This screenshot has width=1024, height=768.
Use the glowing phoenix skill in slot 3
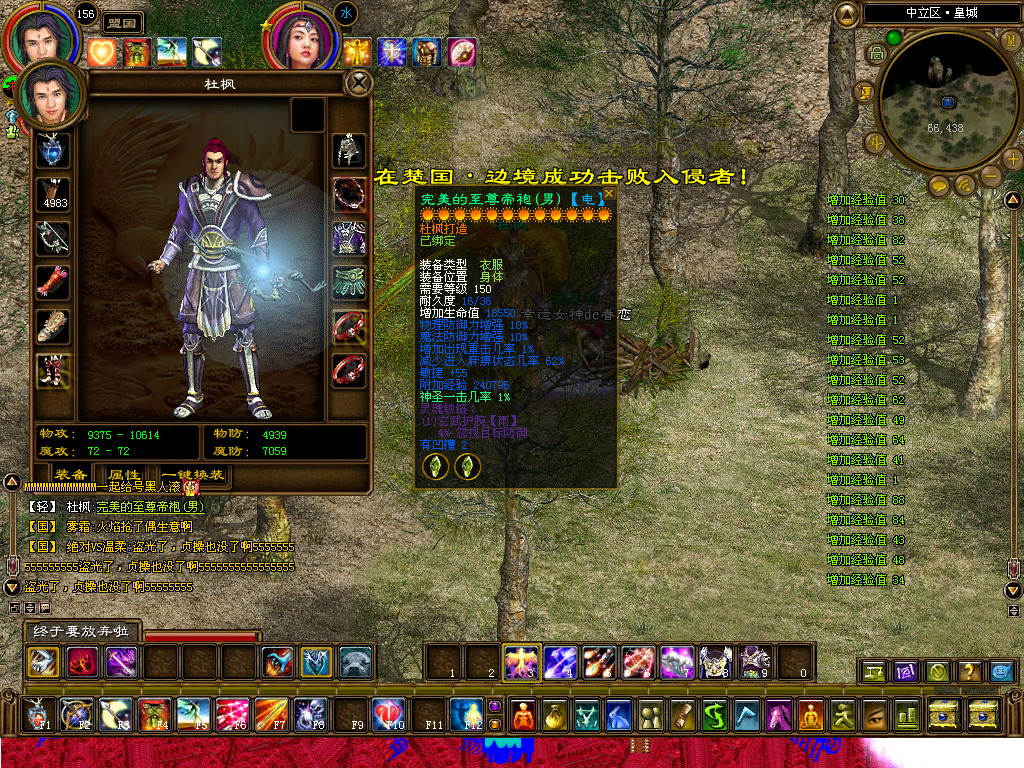522,661
